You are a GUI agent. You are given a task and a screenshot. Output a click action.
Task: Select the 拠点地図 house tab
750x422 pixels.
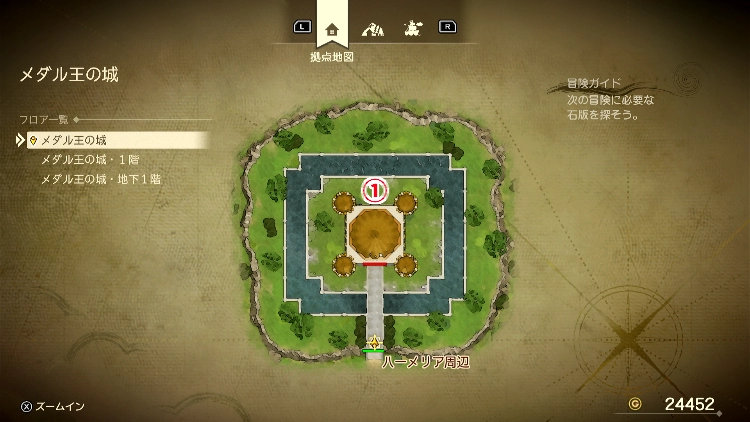tap(332, 28)
